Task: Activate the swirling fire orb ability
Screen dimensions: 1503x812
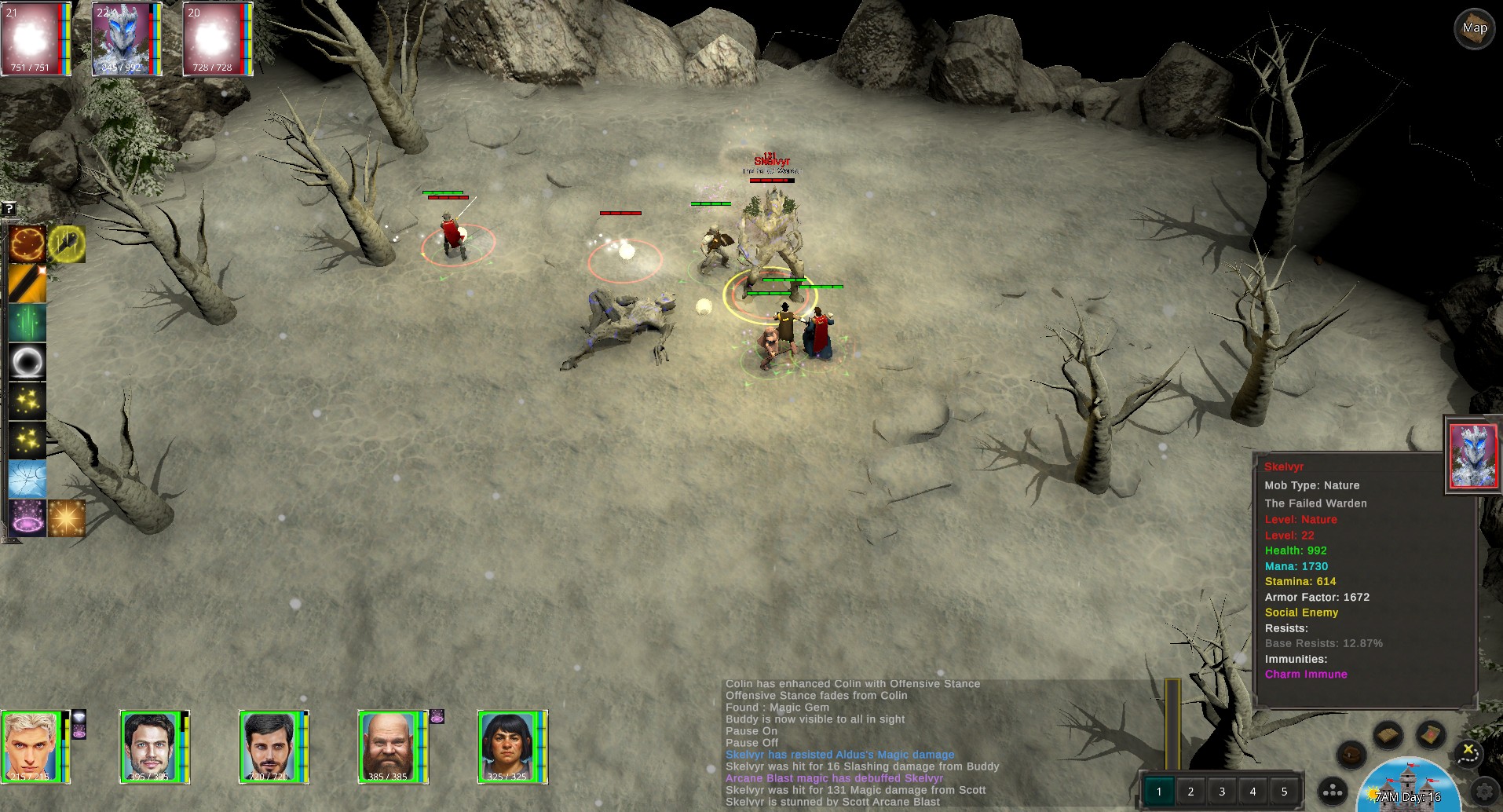Action: click(x=27, y=244)
